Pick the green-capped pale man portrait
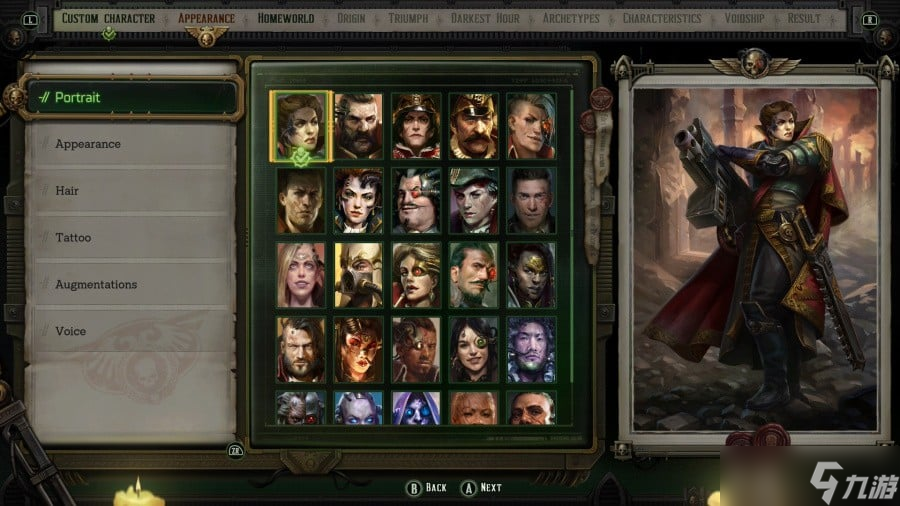900x506 pixels. click(x=473, y=200)
